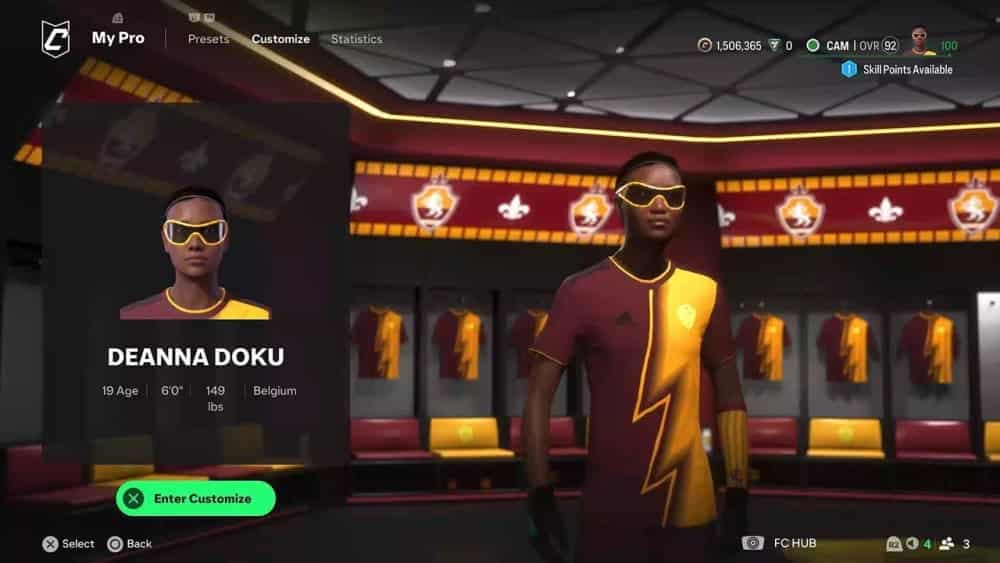1000x563 pixels.
Task: Click the Clubs shield logo
Action: 55,39
